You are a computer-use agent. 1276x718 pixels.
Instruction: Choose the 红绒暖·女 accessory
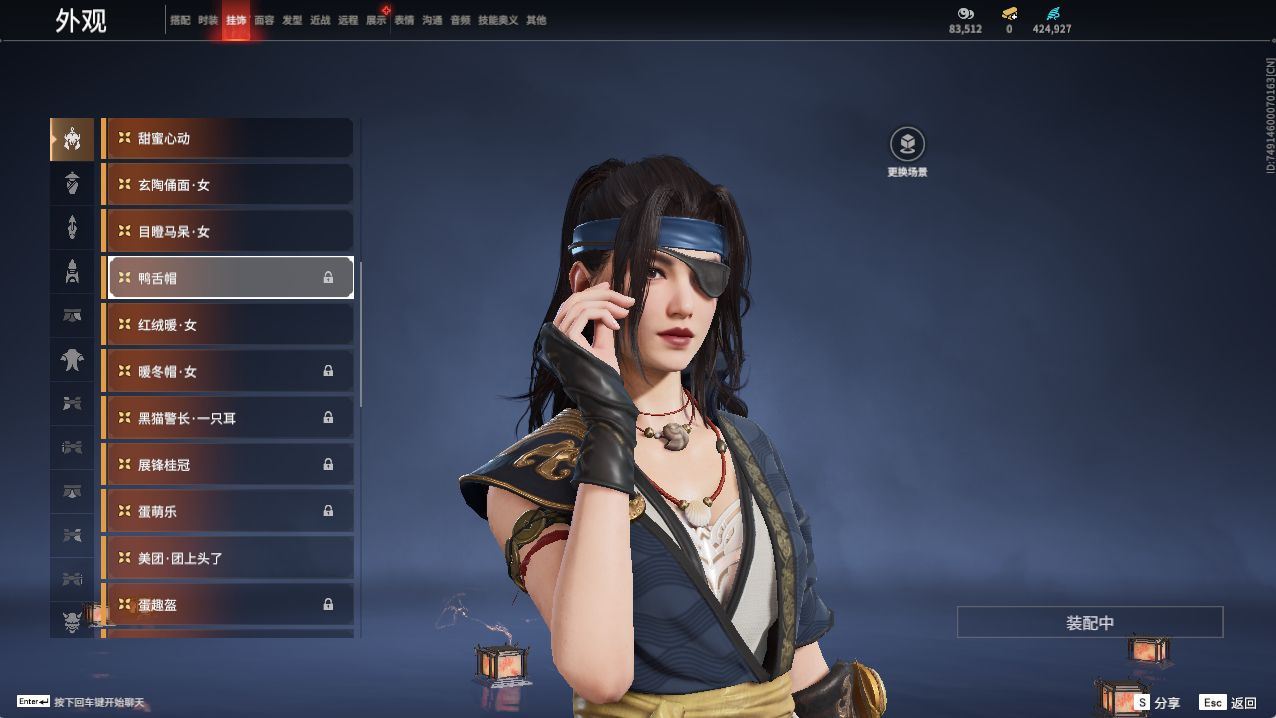coord(229,325)
